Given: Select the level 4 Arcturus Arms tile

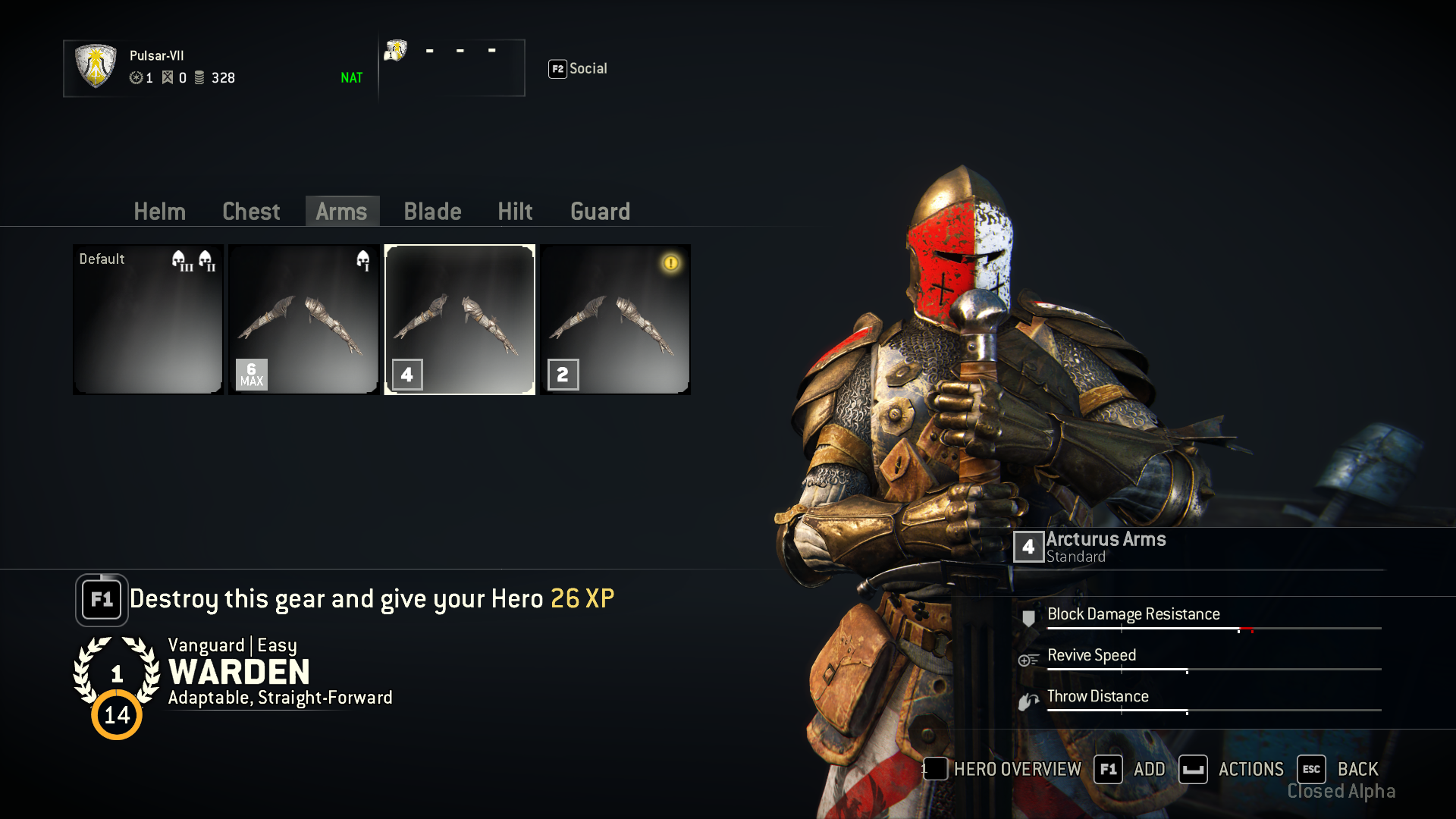Looking at the screenshot, I should tap(460, 319).
